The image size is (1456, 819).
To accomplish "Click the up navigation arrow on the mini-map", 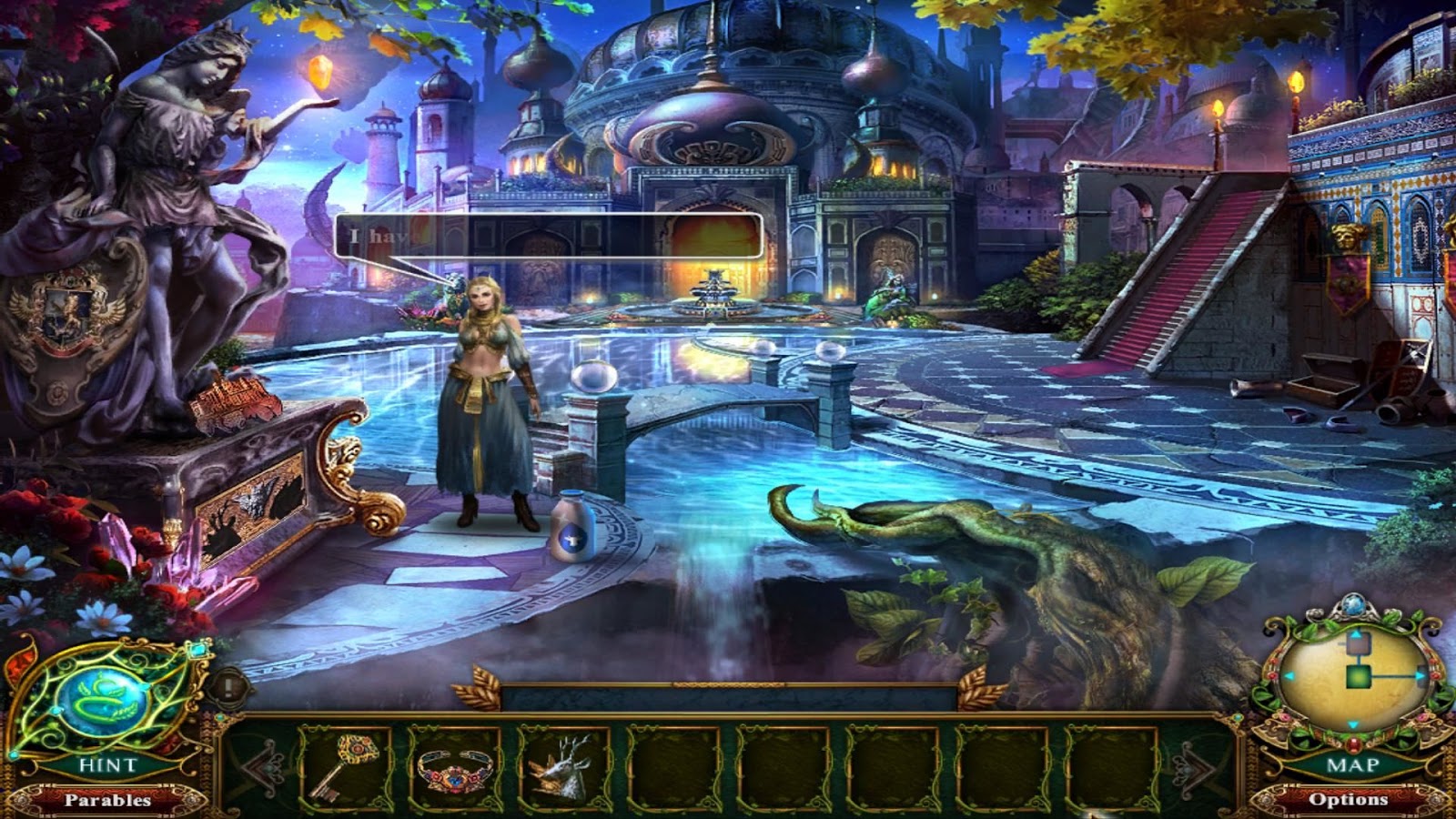I will coord(1356,632).
